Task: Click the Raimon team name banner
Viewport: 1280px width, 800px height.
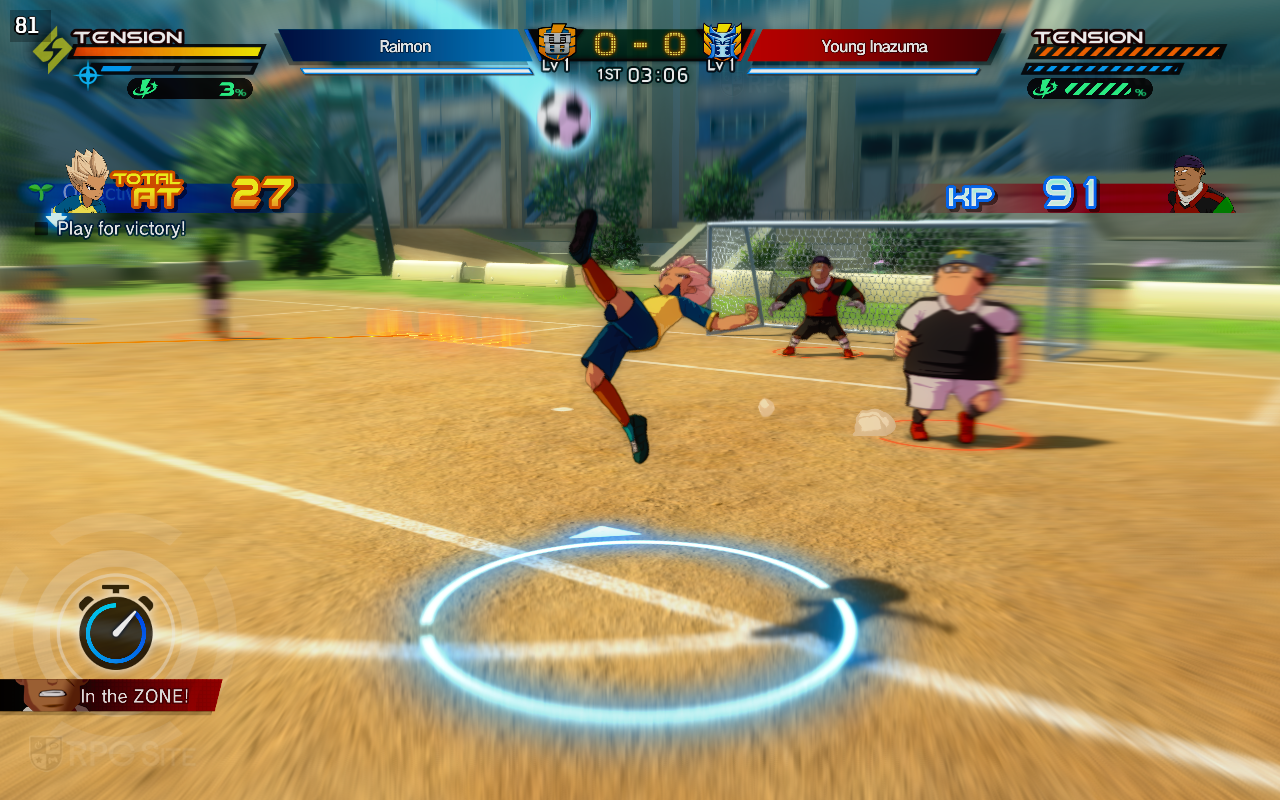Action: 405,46
